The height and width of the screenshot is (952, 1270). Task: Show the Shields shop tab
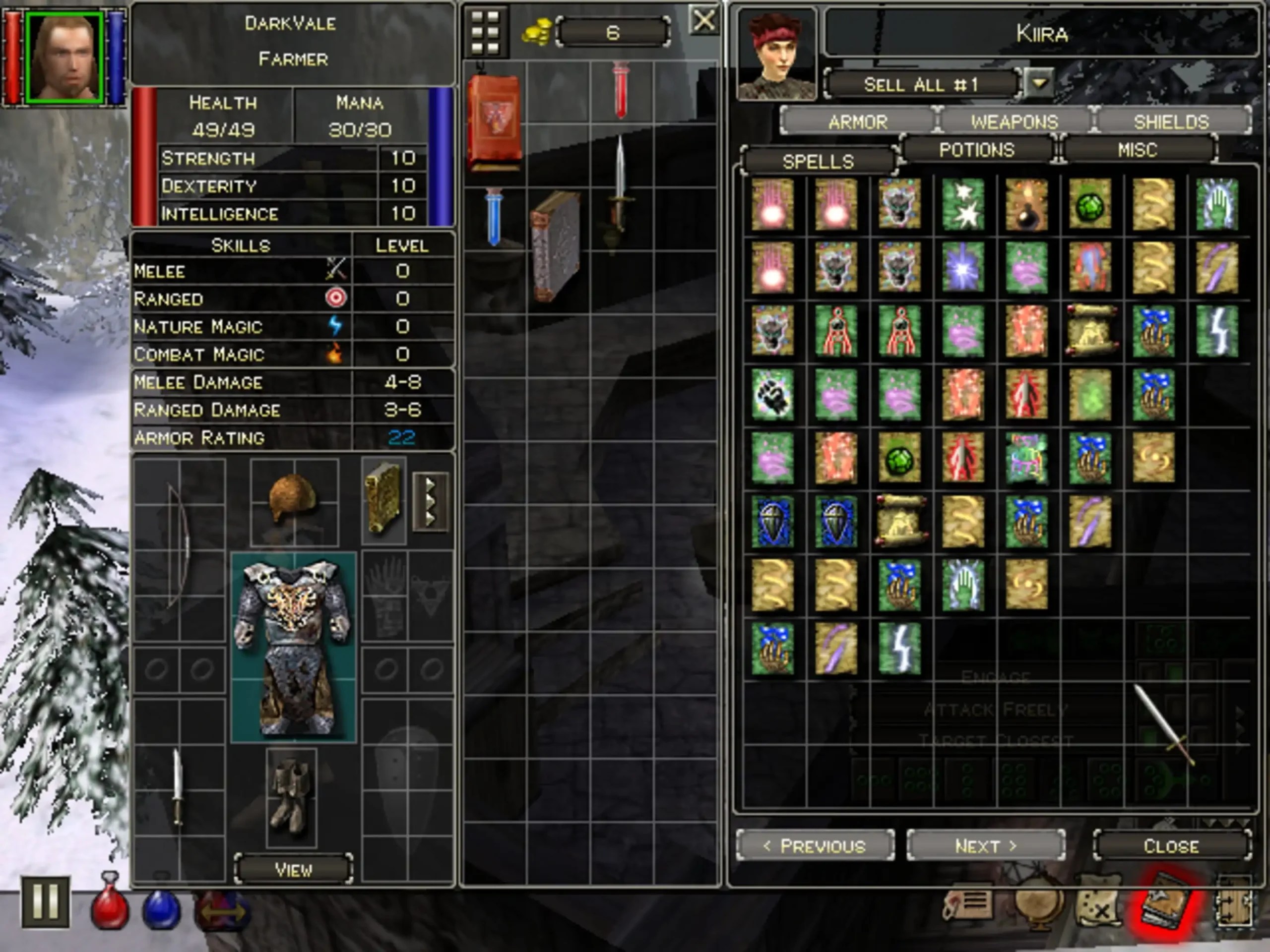[1171, 121]
